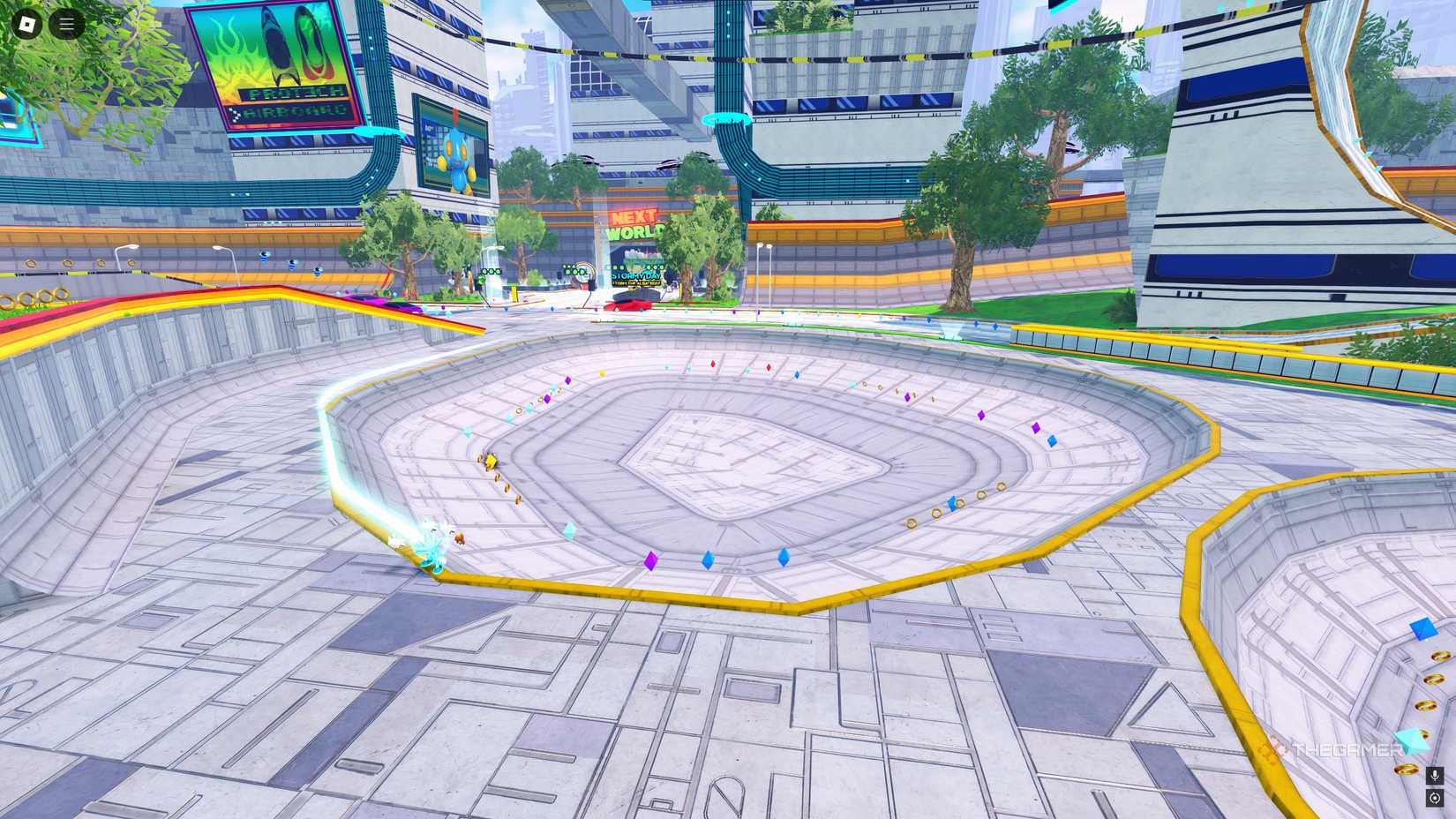This screenshot has height=819, width=1456.
Task: Enable Roblox pause menu with top-left button
Action: (26, 24)
